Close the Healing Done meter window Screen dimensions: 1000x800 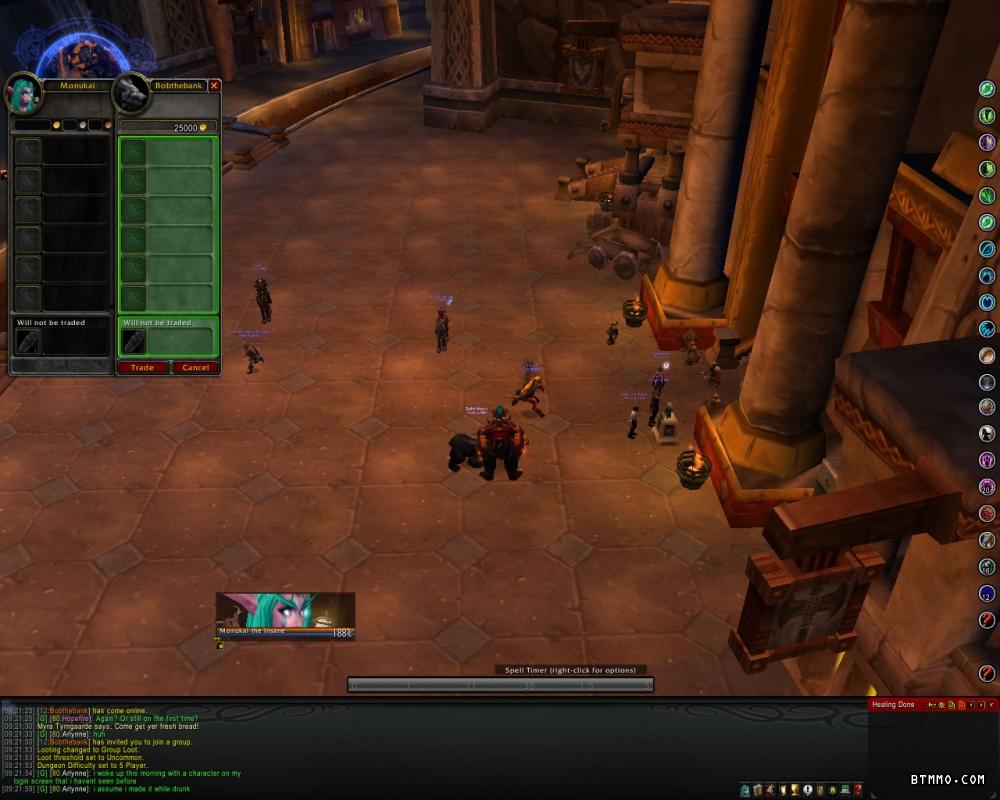click(991, 705)
